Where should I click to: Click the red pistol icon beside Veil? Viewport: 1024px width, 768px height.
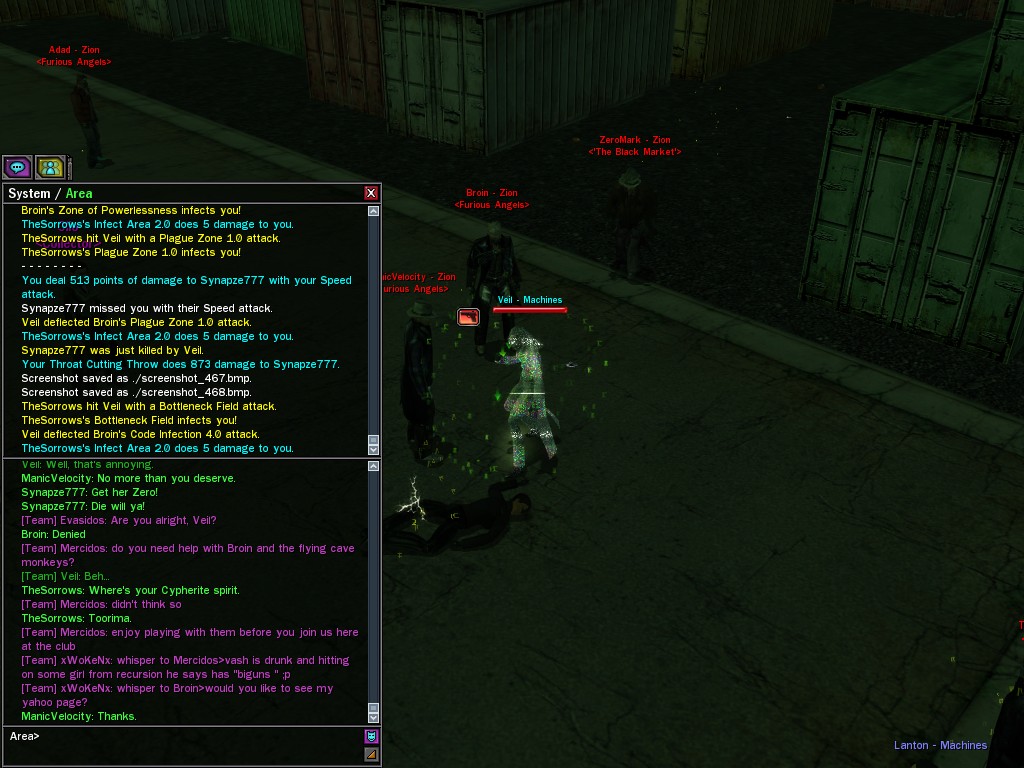468,317
